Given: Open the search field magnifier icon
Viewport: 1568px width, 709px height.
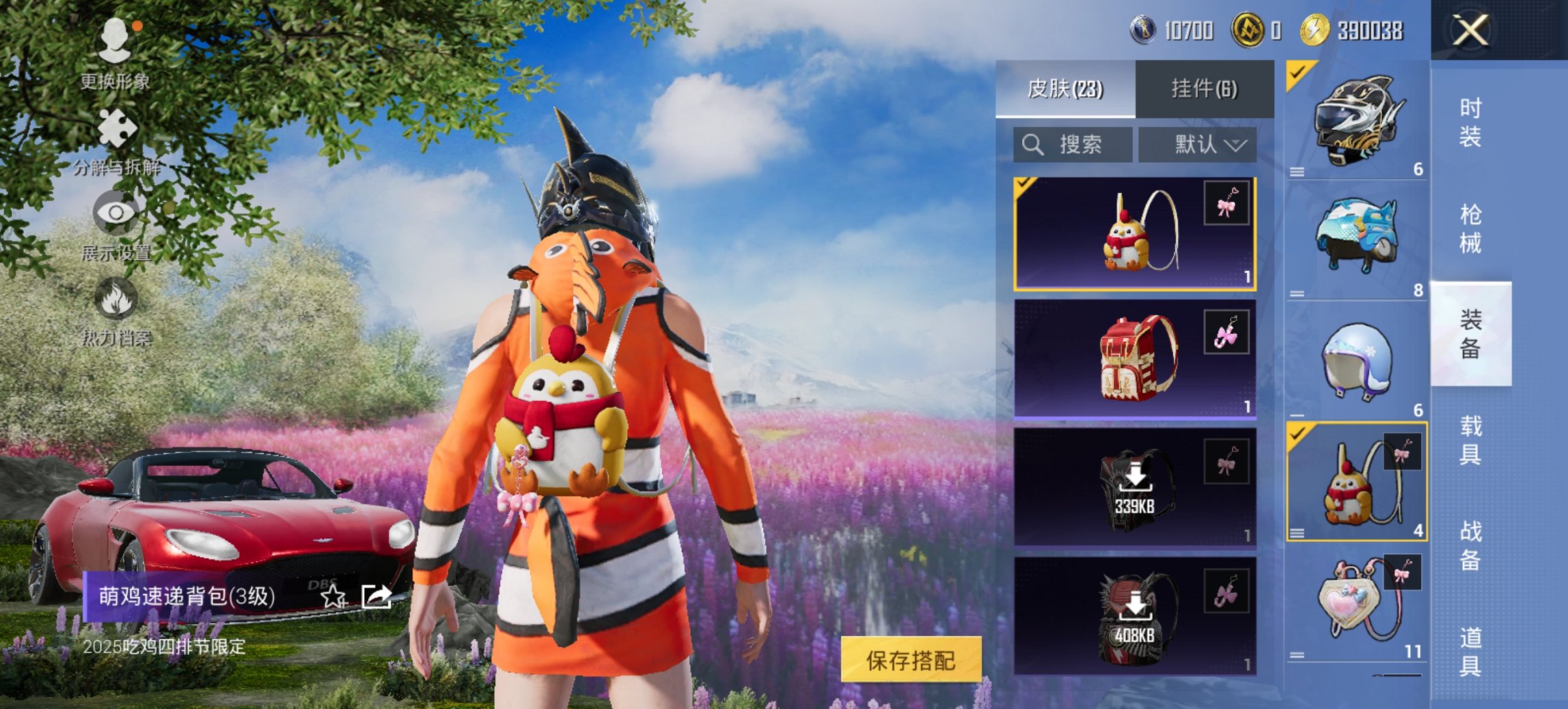Looking at the screenshot, I should click(x=1032, y=144).
